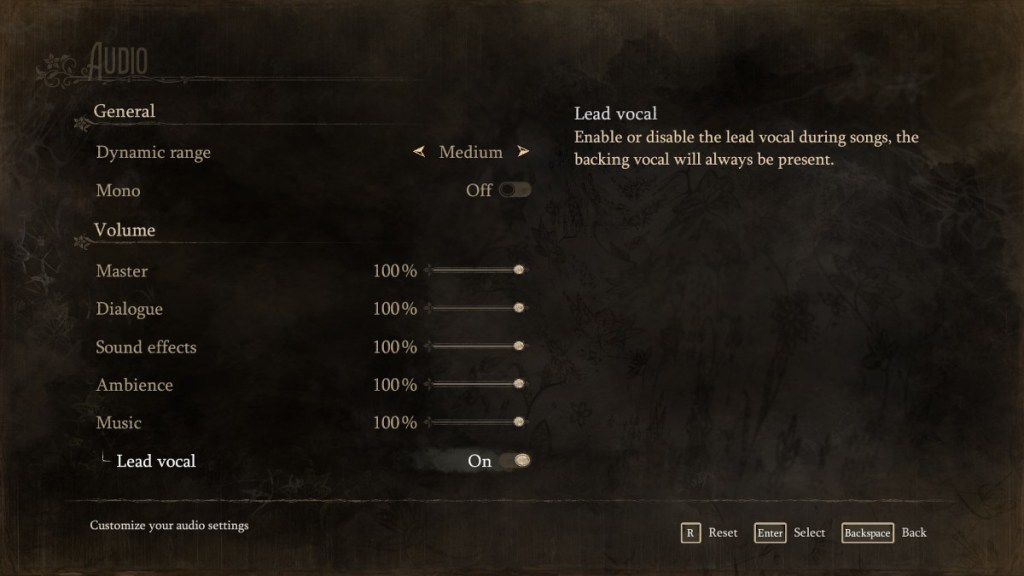
Task: Select the Dynamic range row label
Action: 153,153
